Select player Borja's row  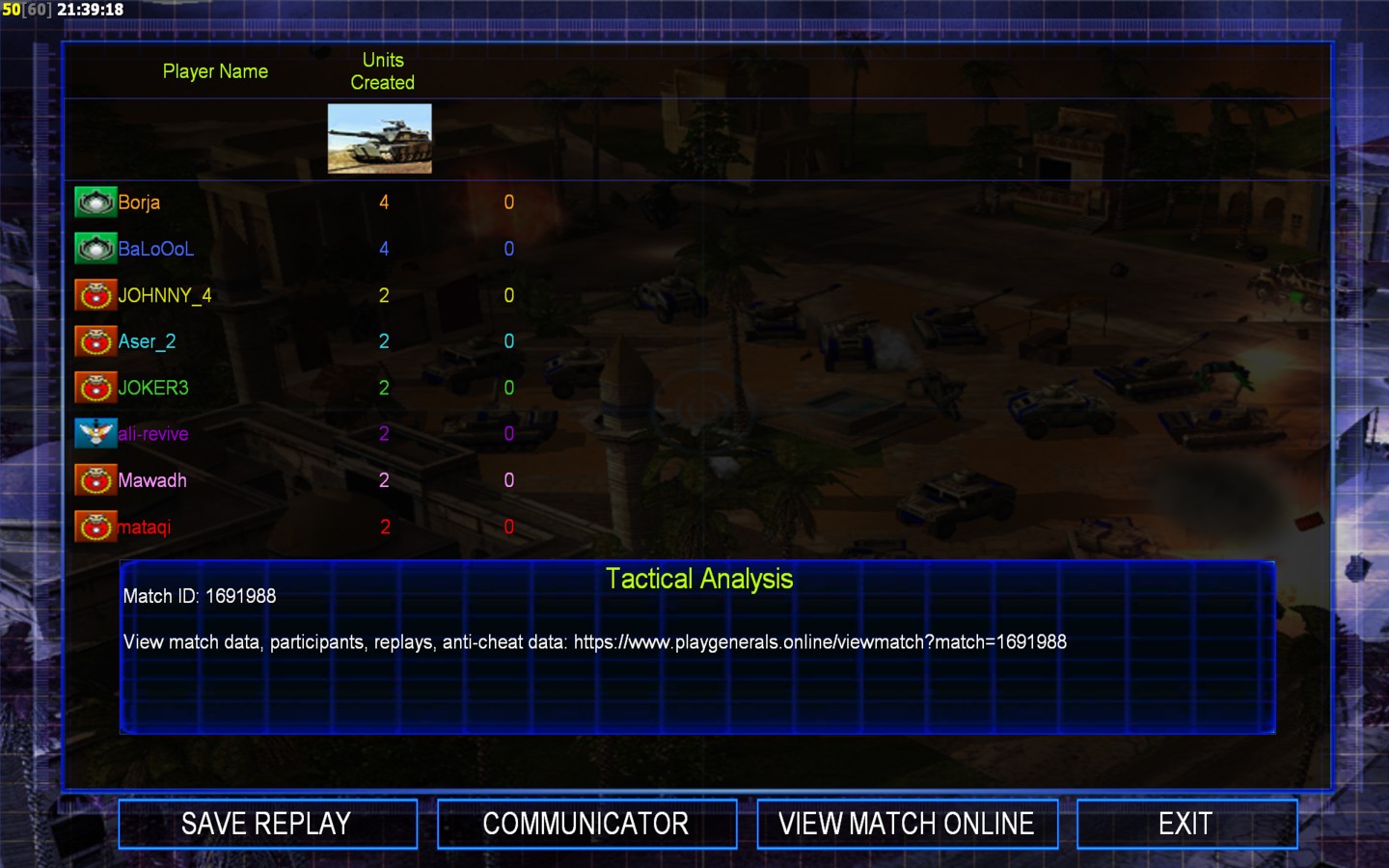pos(139,203)
